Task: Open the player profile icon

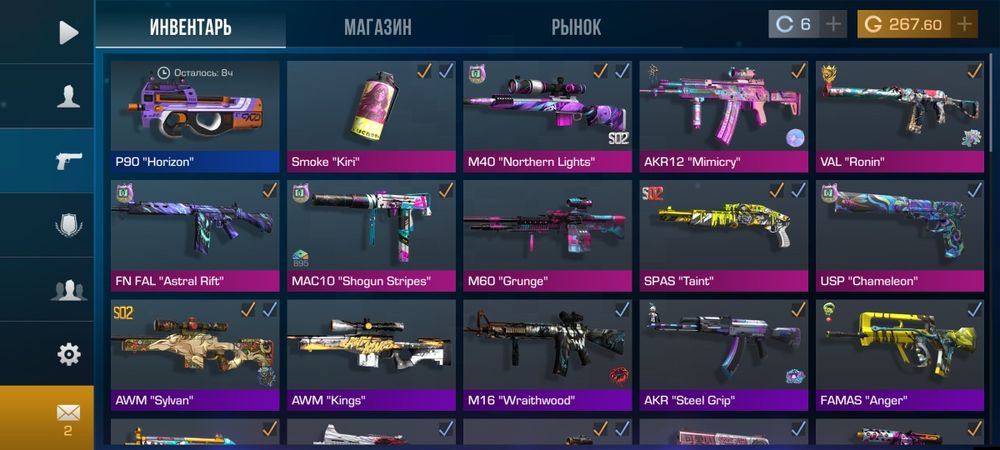Action: (x=68, y=96)
